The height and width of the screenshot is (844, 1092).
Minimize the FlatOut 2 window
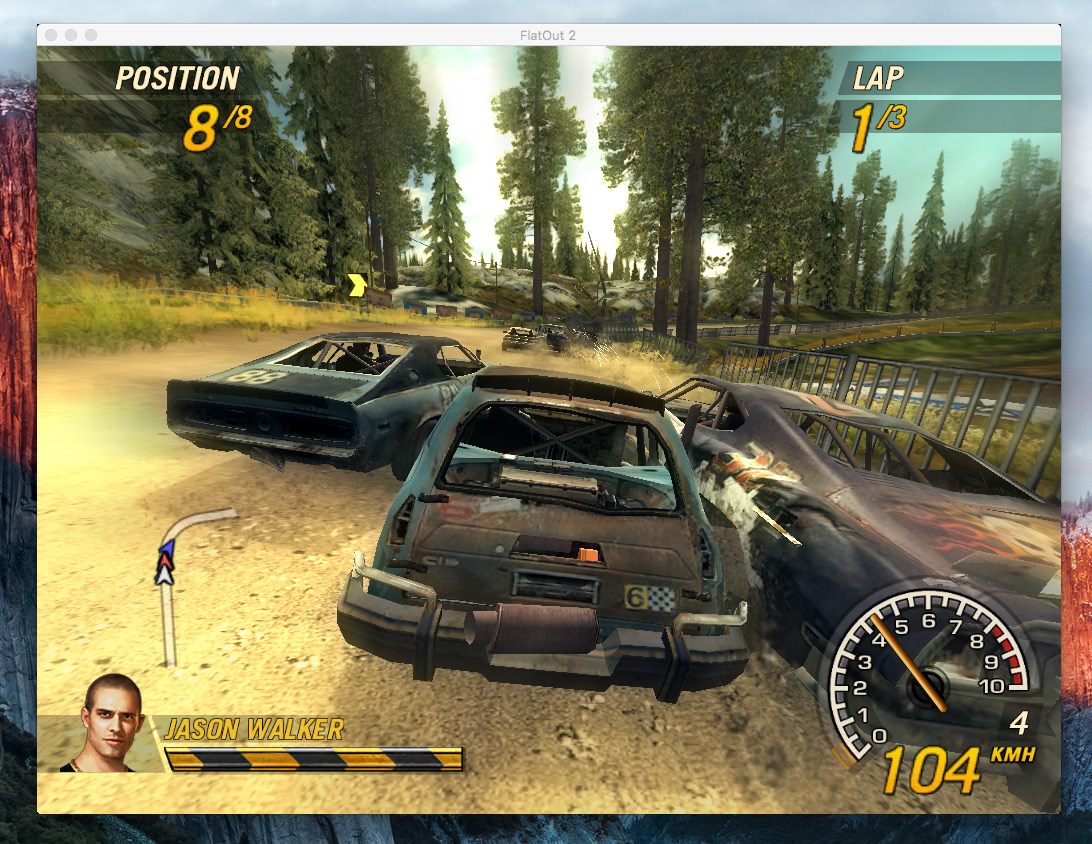click(x=72, y=35)
